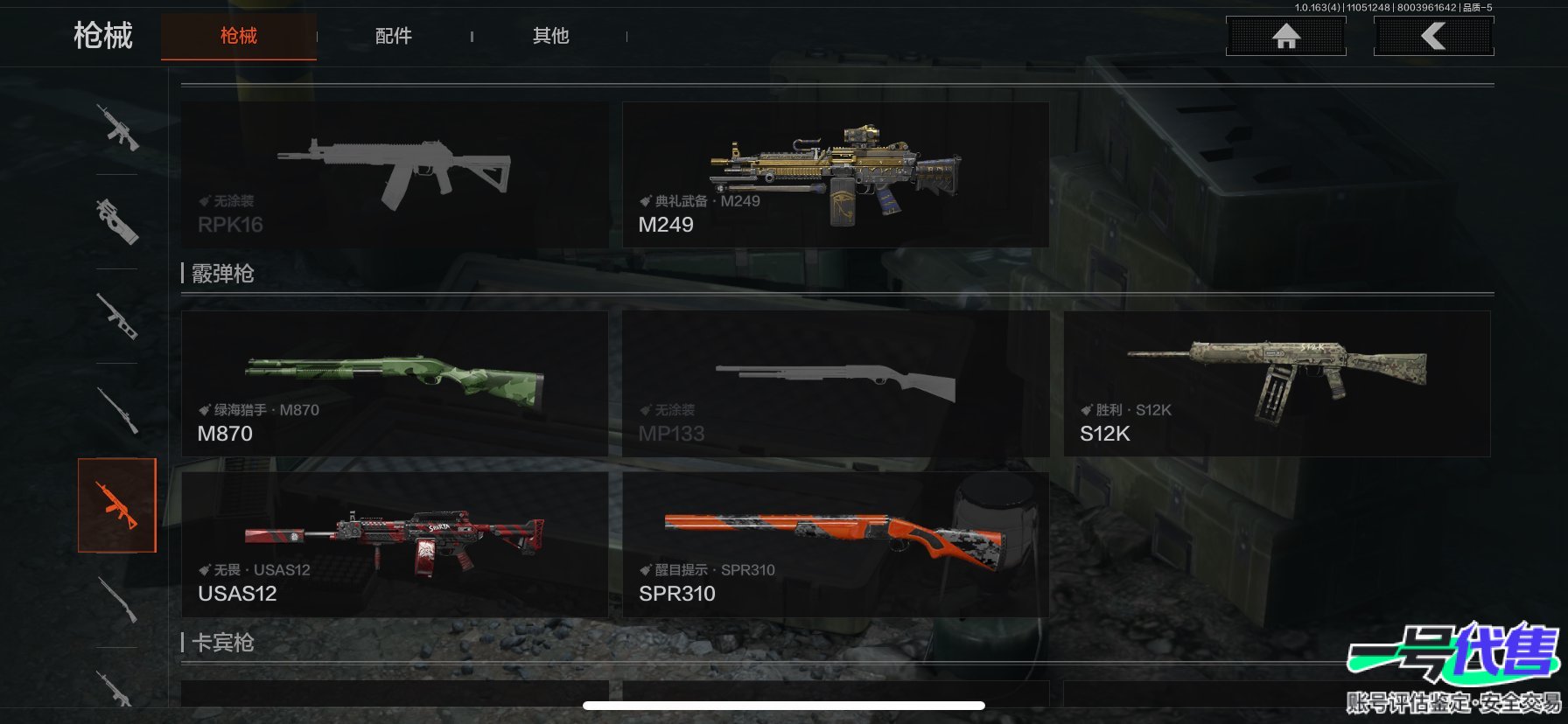The image size is (1568, 724).
Task: Select the highlighted orange rifle category icon
Action: (x=117, y=505)
